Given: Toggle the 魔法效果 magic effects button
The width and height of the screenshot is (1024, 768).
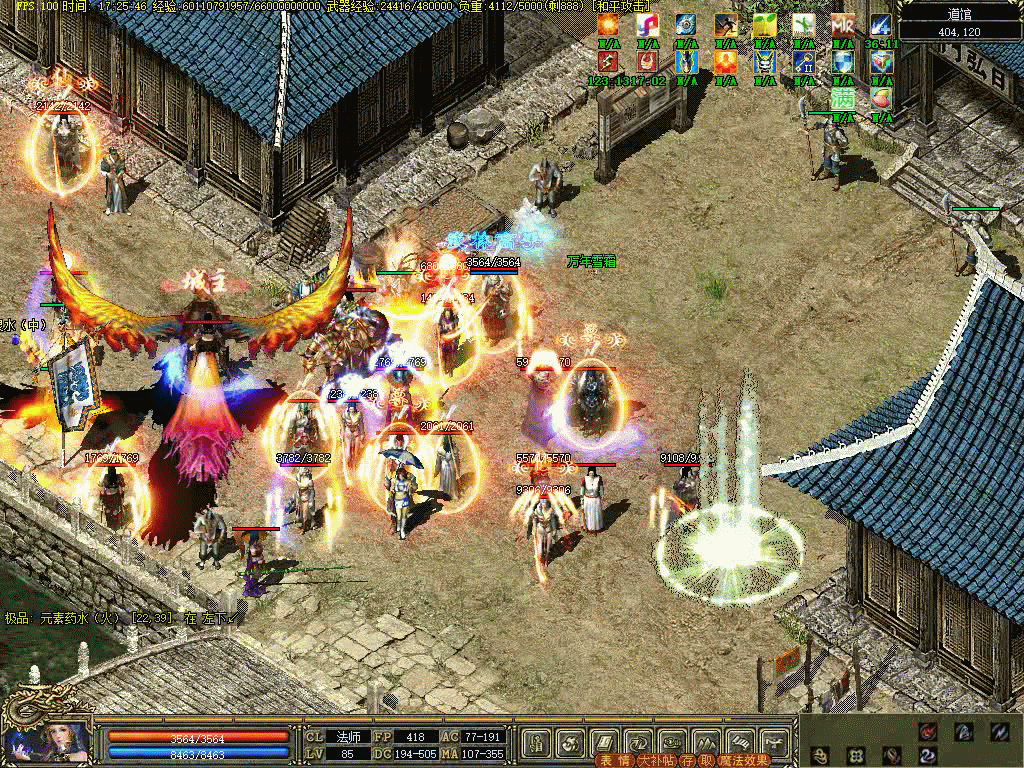Looking at the screenshot, I should [x=744, y=760].
